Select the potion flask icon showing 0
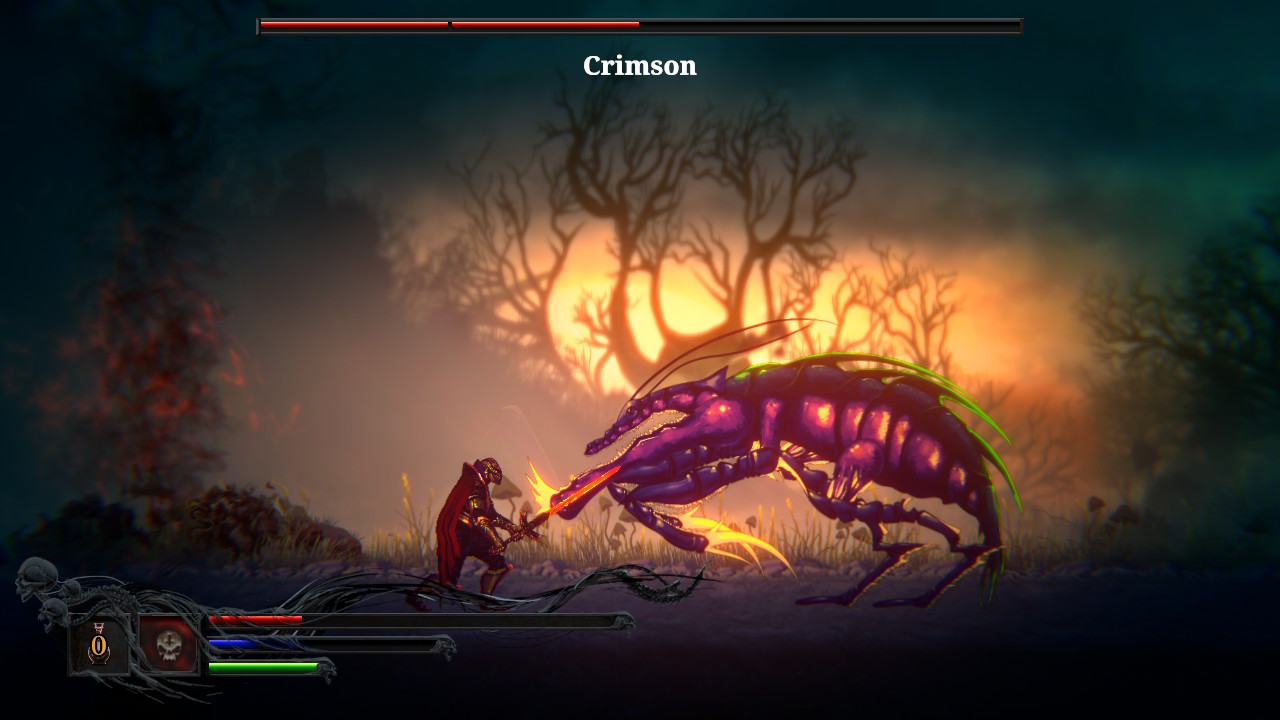This screenshot has height=720, width=1280. tap(98, 644)
